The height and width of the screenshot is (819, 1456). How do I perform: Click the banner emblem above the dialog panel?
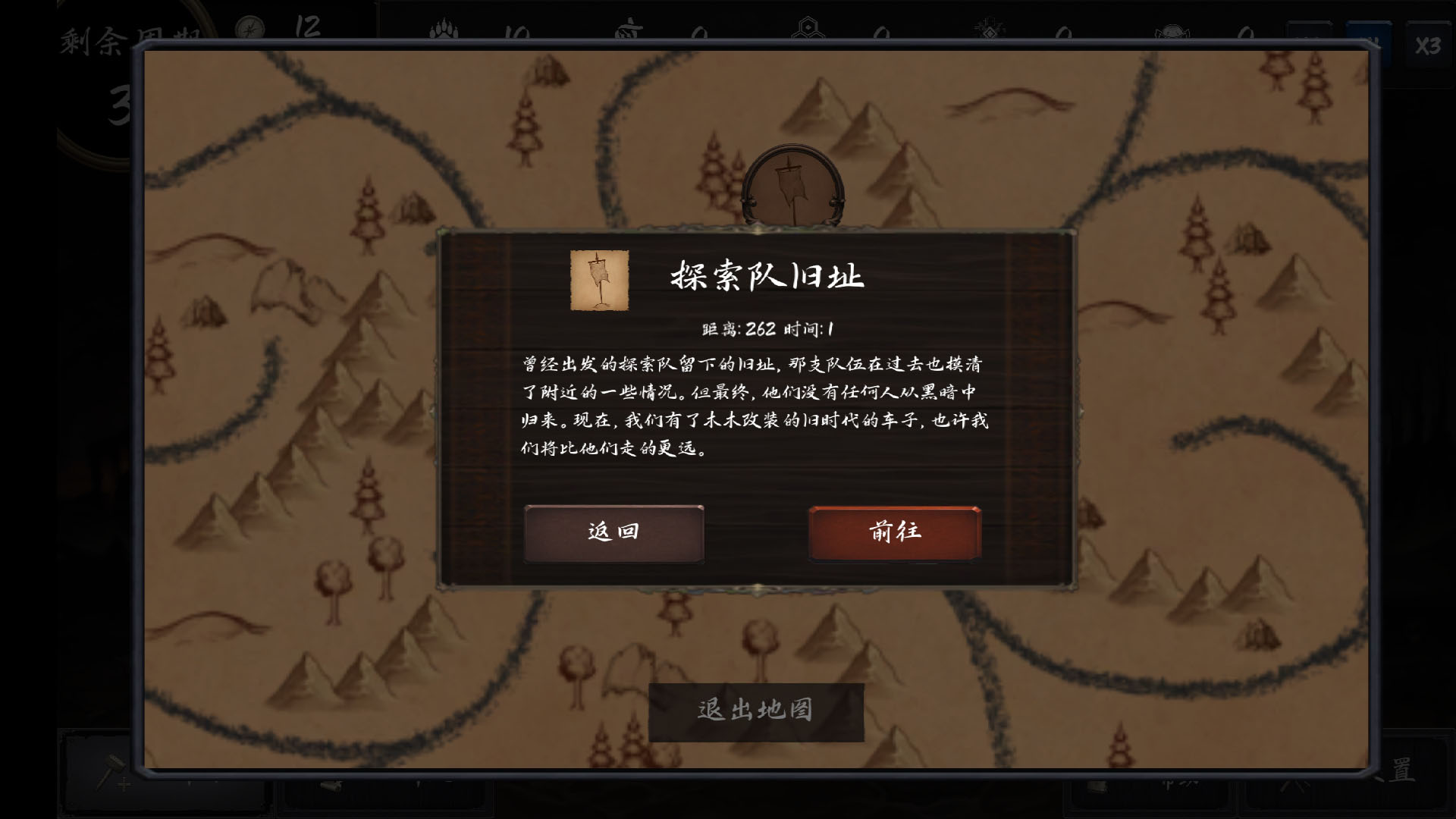click(x=793, y=186)
